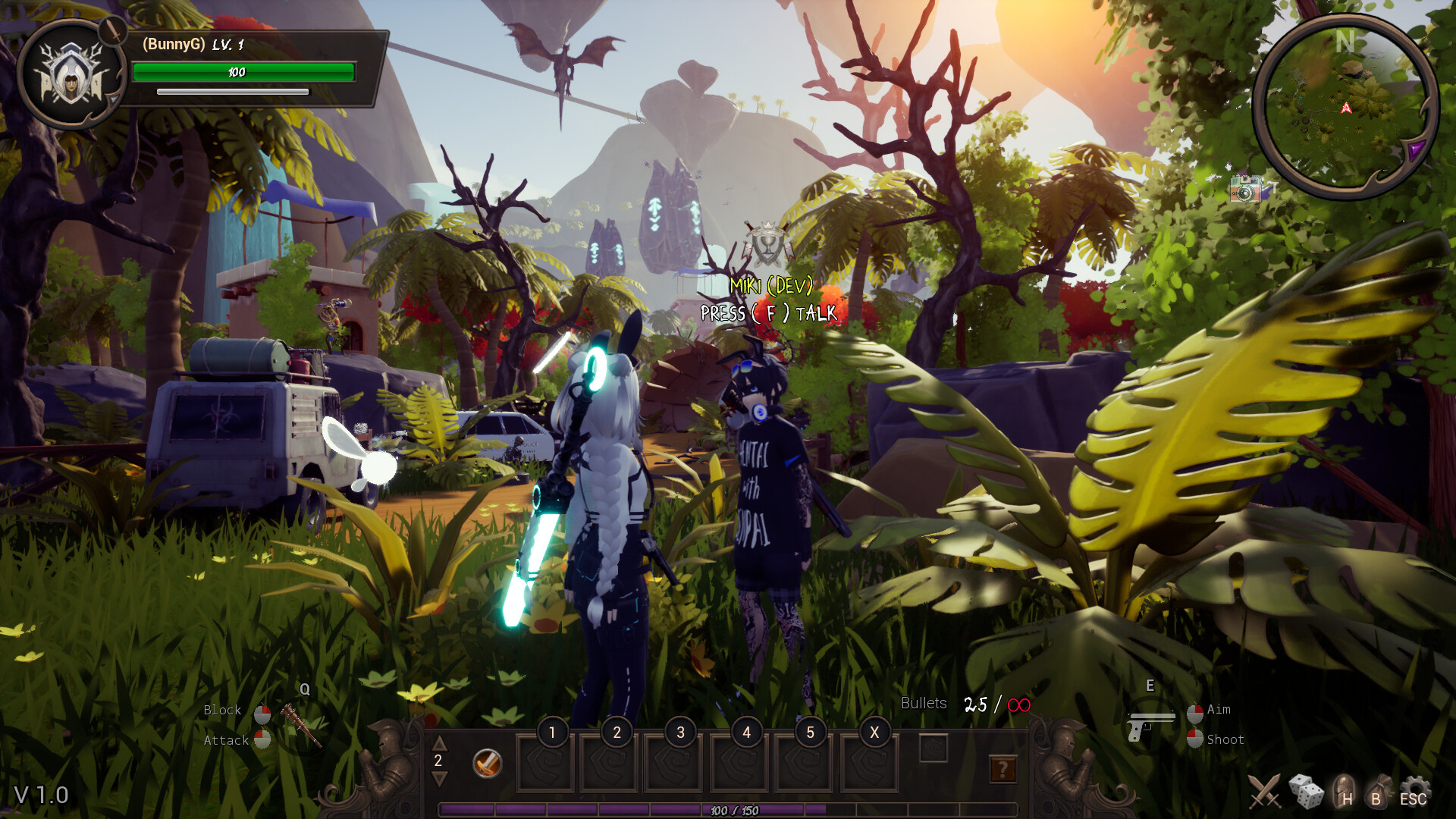Click the camera photo mode icon
Screen dimensions: 1456x819
click(x=1245, y=190)
